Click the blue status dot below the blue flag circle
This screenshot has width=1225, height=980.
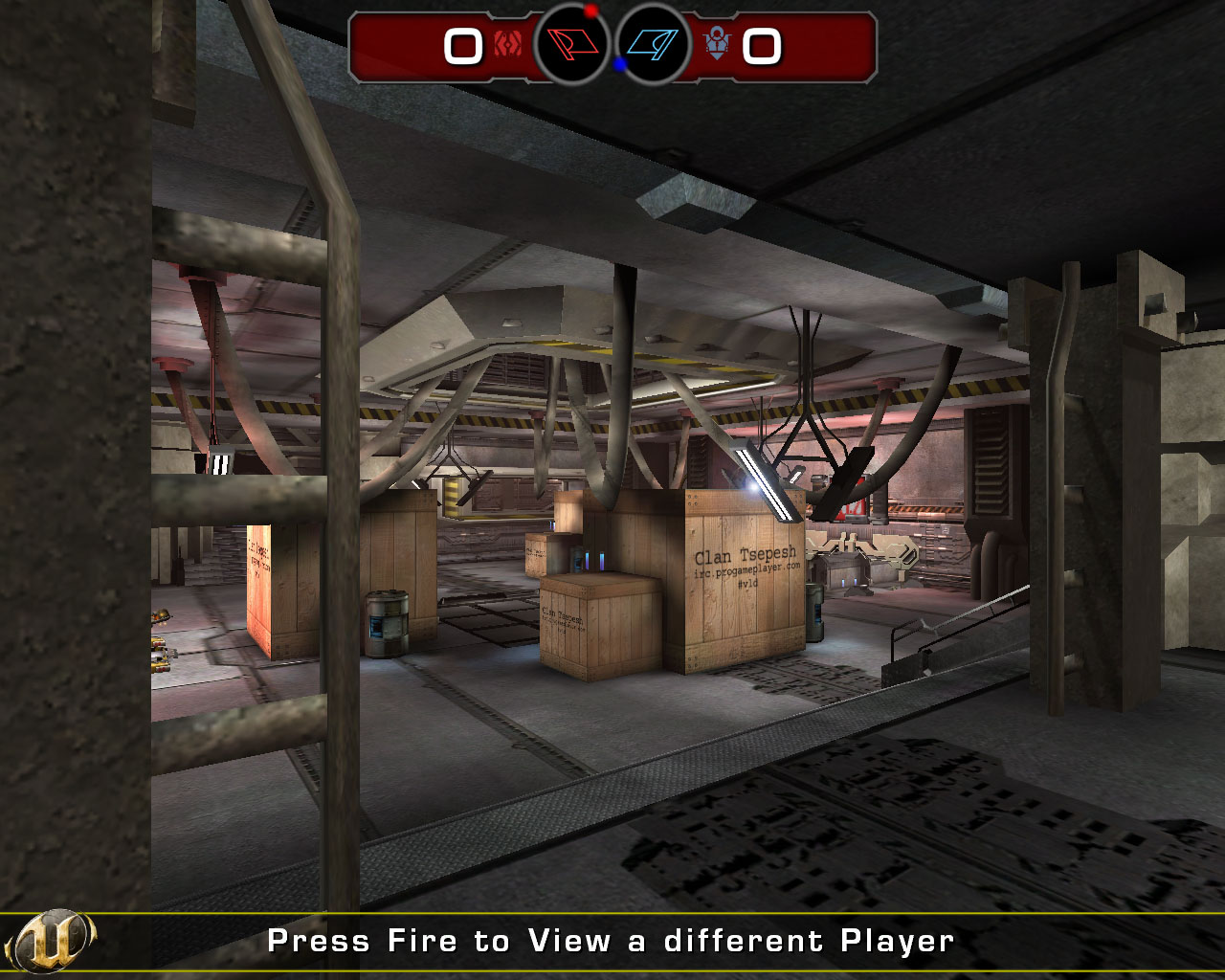pos(620,64)
